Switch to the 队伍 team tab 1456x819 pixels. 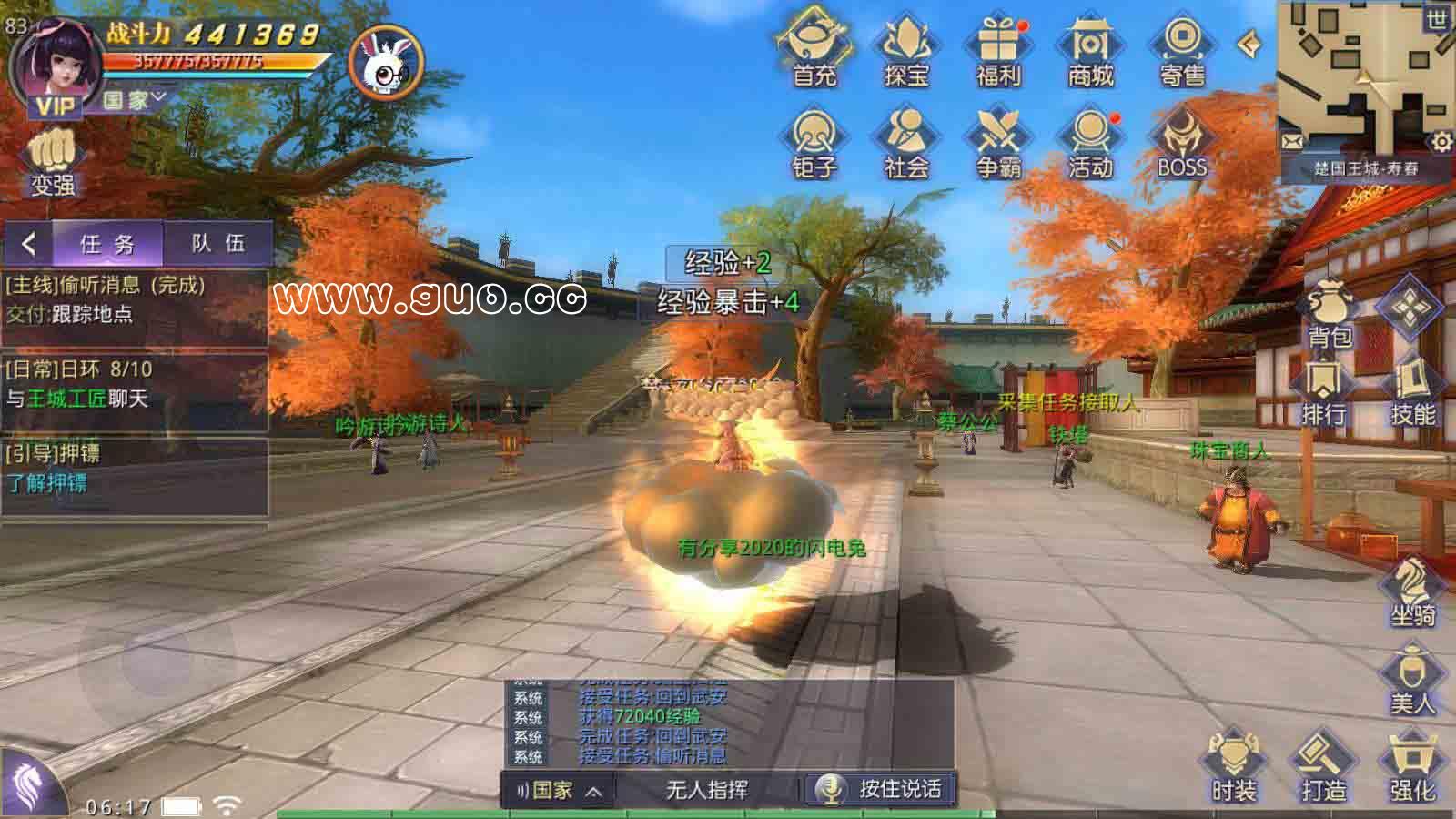click(x=217, y=243)
